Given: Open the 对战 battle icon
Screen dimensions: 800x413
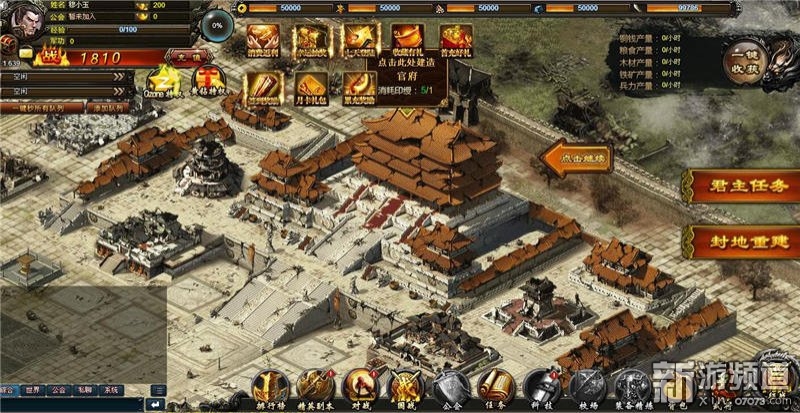Looking at the screenshot, I should tap(361, 386).
